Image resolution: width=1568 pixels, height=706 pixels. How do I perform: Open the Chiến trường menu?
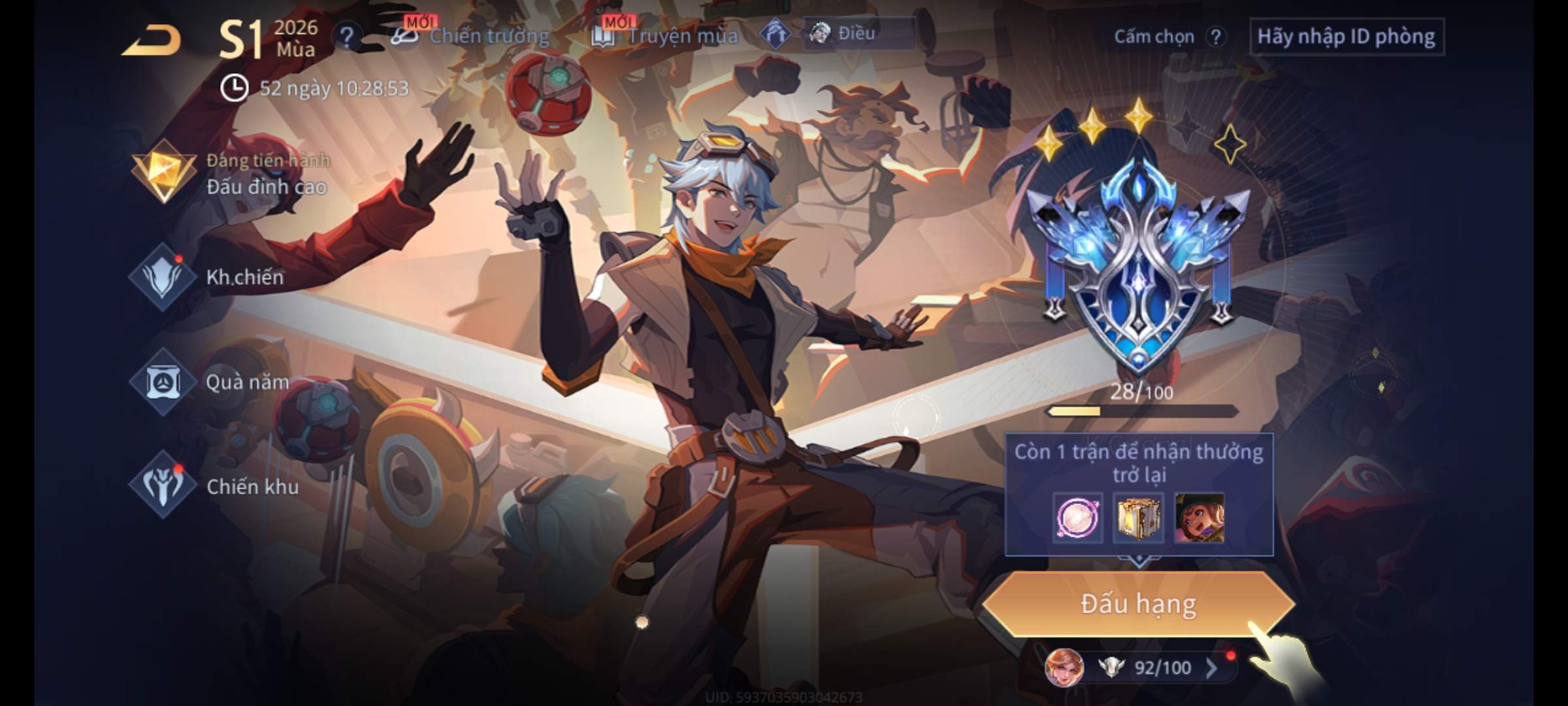[x=472, y=35]
